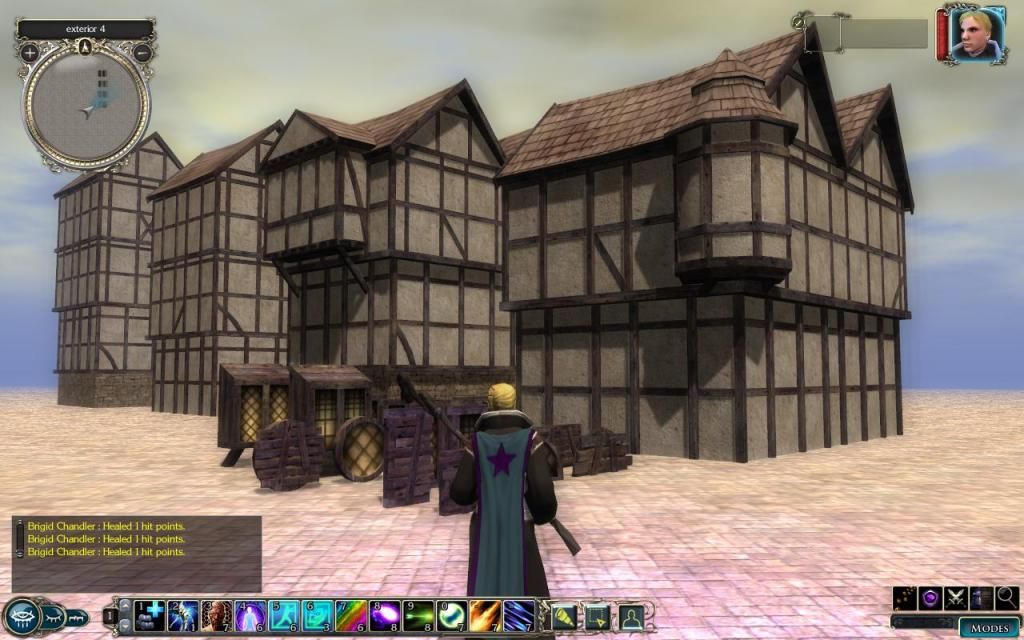Click the large eye icon button
1024x640 pixels.
[20, 616]
